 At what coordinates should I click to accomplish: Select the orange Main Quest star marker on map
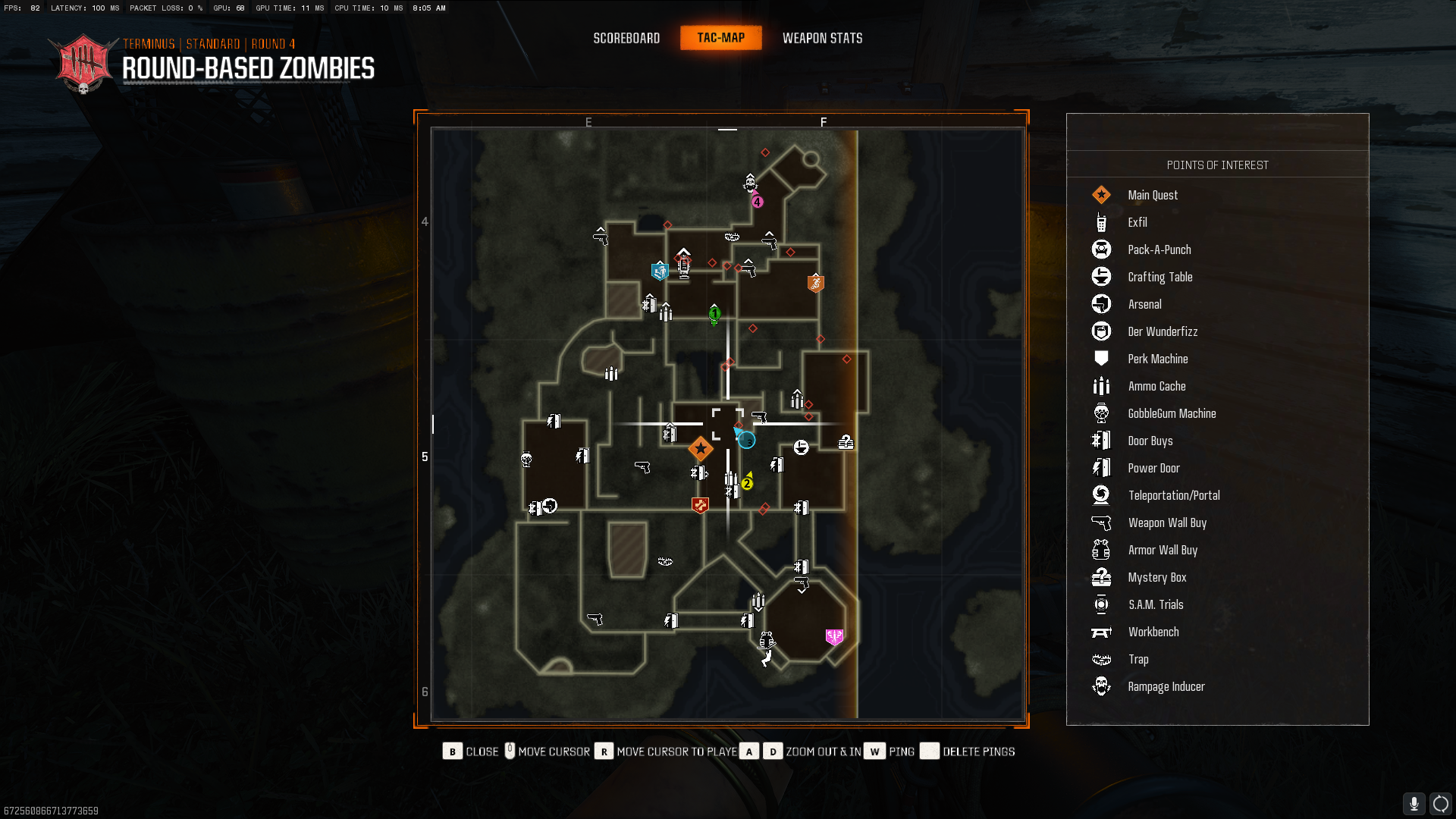[x=700, y=448]
